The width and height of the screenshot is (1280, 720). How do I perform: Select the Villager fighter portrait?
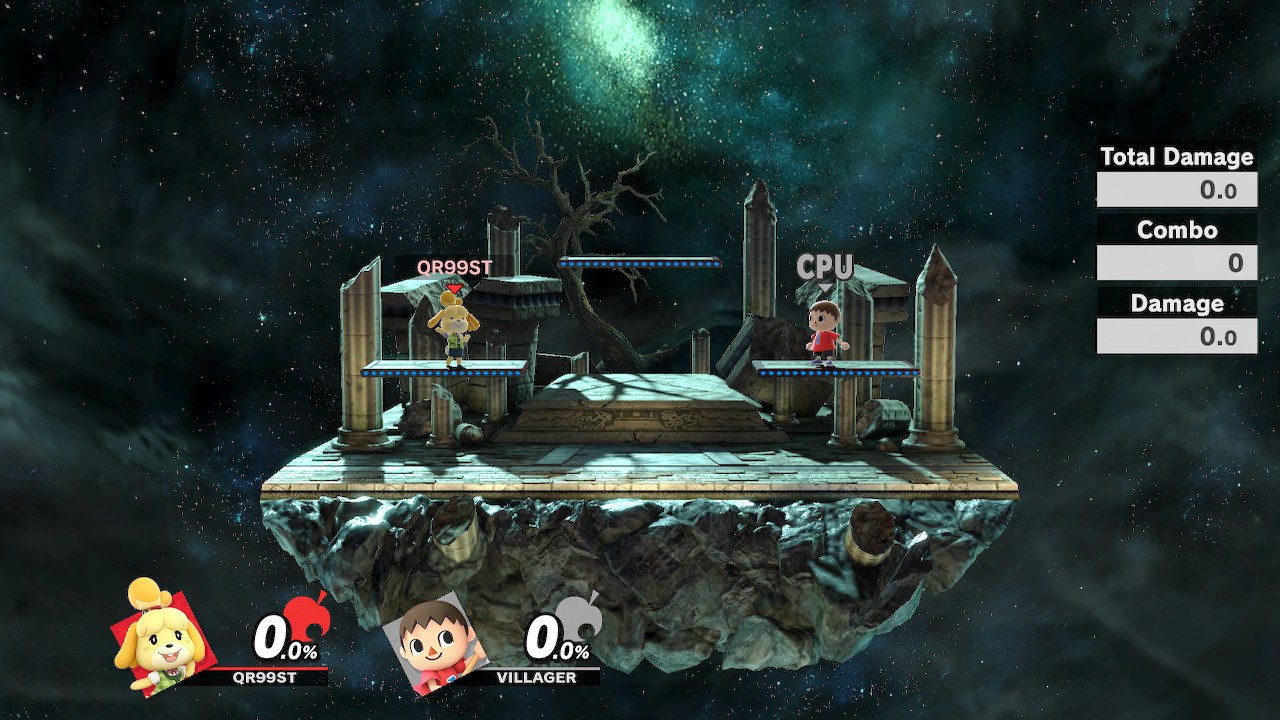pos(435,642)
